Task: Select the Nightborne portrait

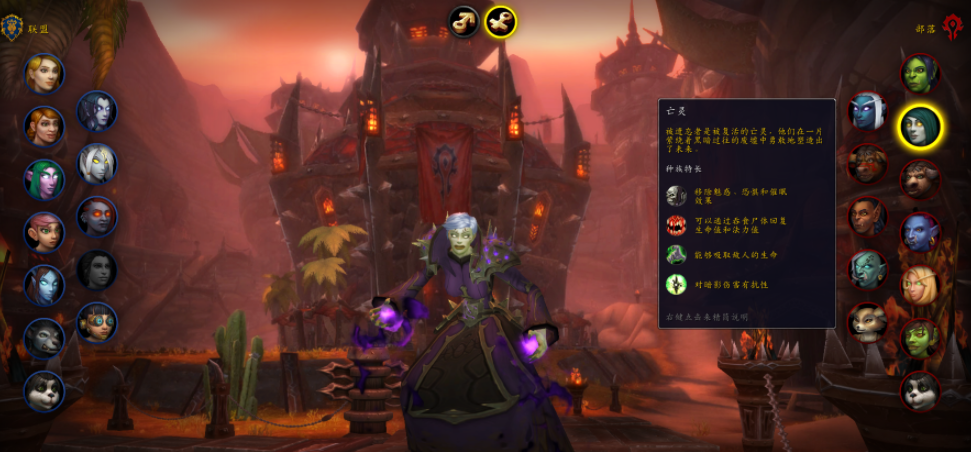Action: tap(867, 111)
